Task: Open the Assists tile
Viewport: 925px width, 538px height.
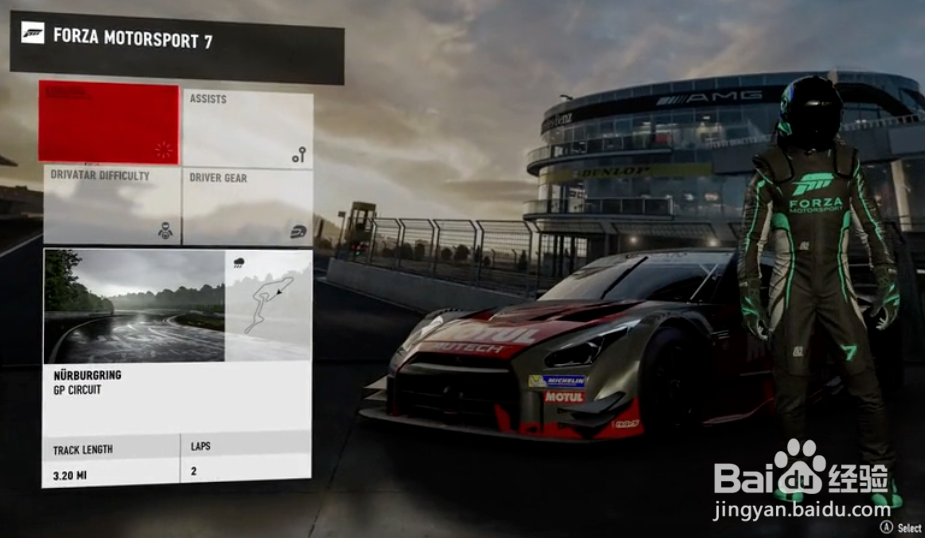Action: 248,128
